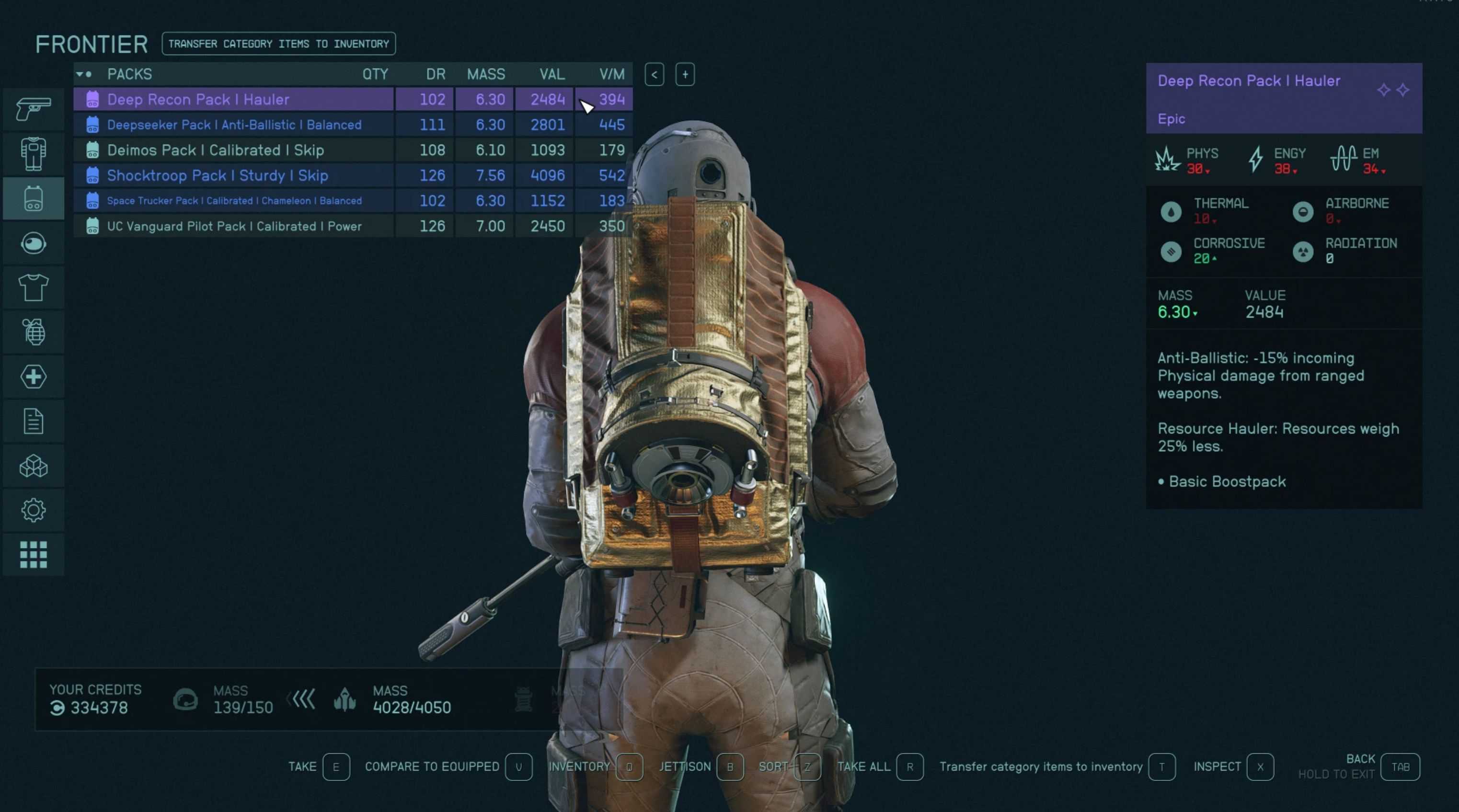Screen dimensions: 1459x812
Task: Click the Transfer Category Items to Inventory button
Action: [x=278, y=44]
